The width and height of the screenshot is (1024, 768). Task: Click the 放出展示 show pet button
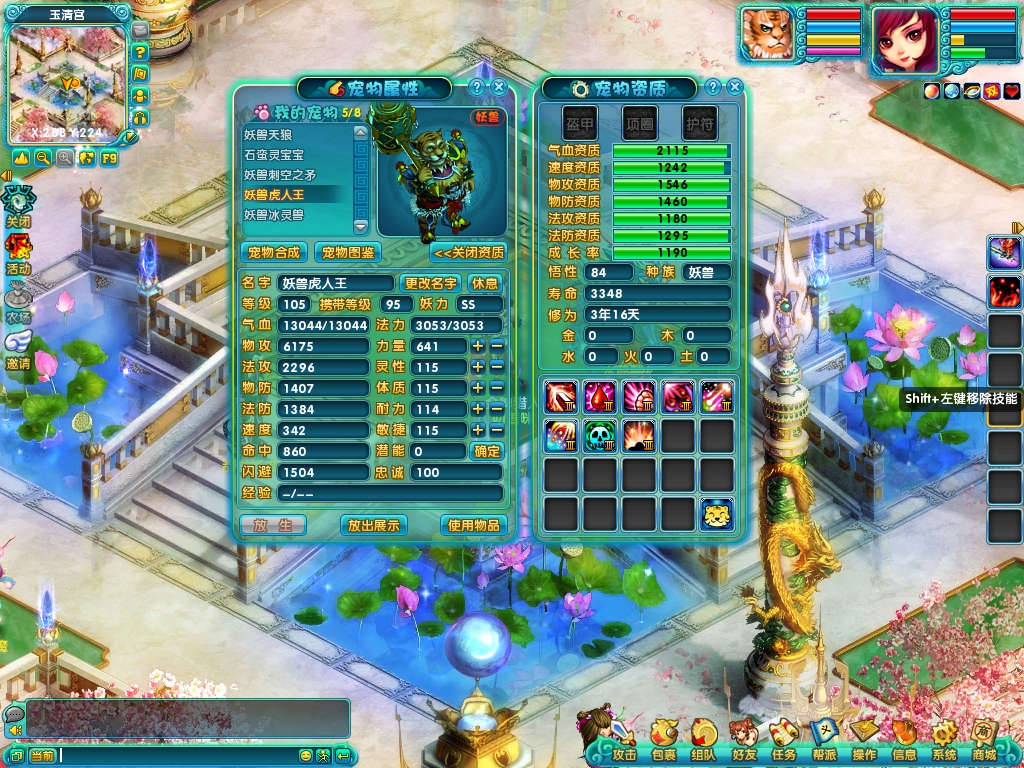pos(373,525)
